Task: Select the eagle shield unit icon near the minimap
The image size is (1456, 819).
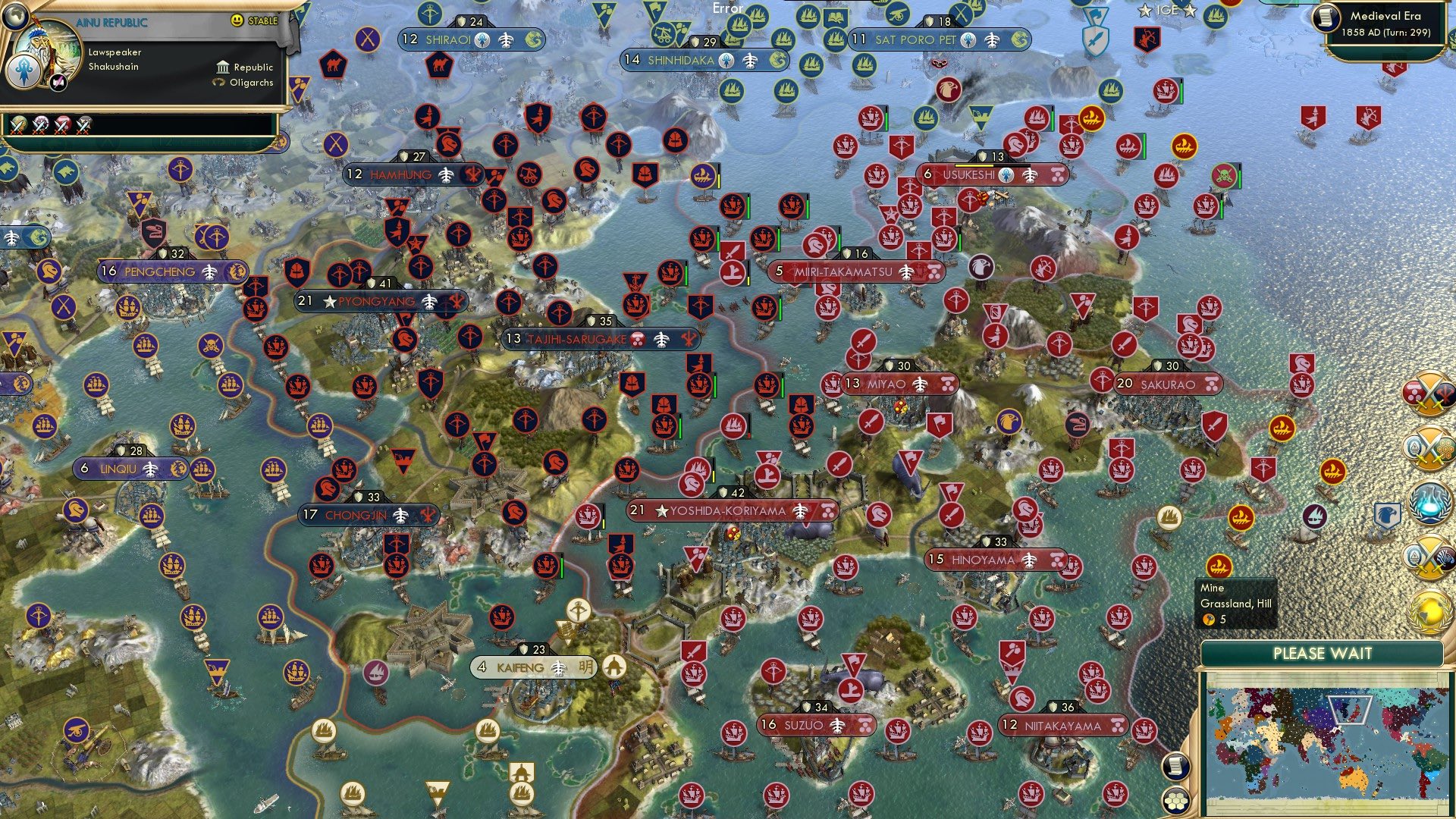Action: point(1386,514)
